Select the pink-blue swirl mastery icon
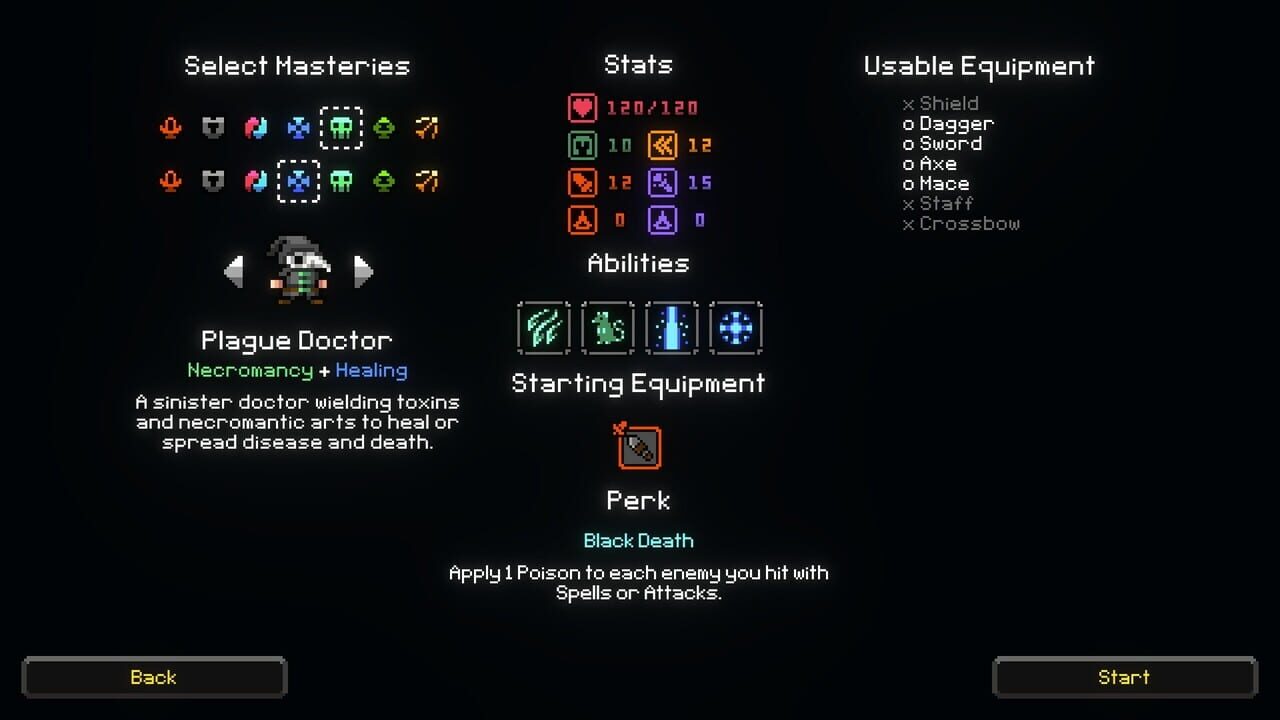1280x720 pixels. 256,128
